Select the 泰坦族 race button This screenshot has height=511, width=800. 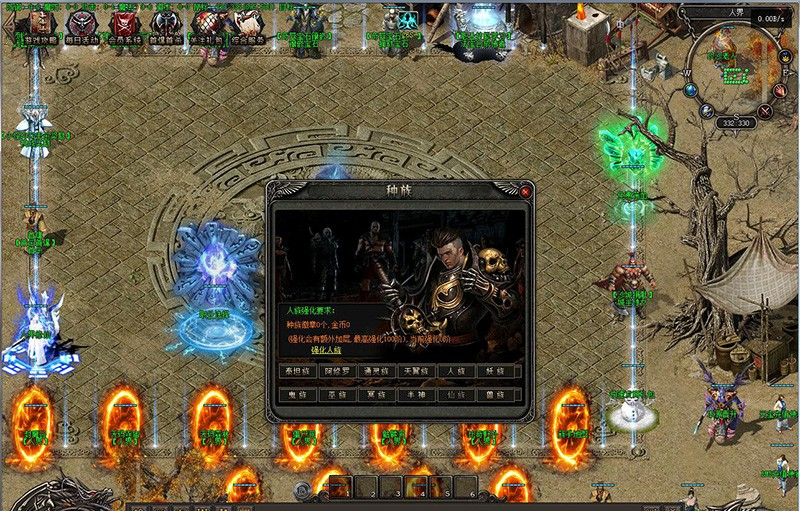click(300, 371)
